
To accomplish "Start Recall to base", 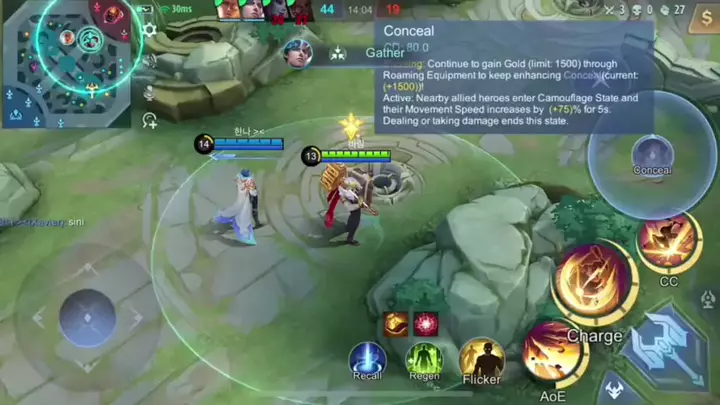I will (x=367, y=359).
